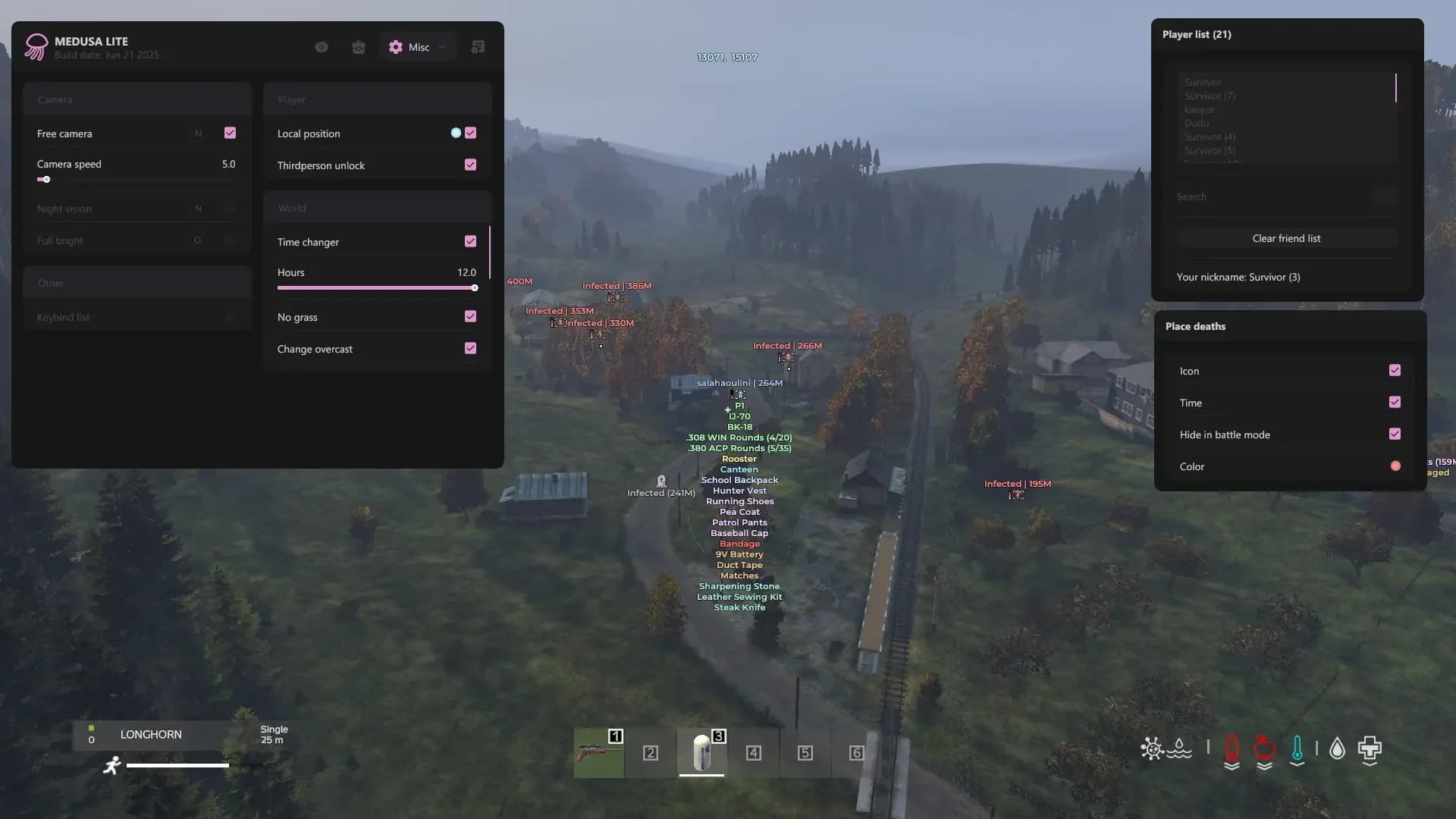The image size is (1456, 819).
Task: Click the eye visibility icon in Medusa toolbar
Action: tap(321, 46)
